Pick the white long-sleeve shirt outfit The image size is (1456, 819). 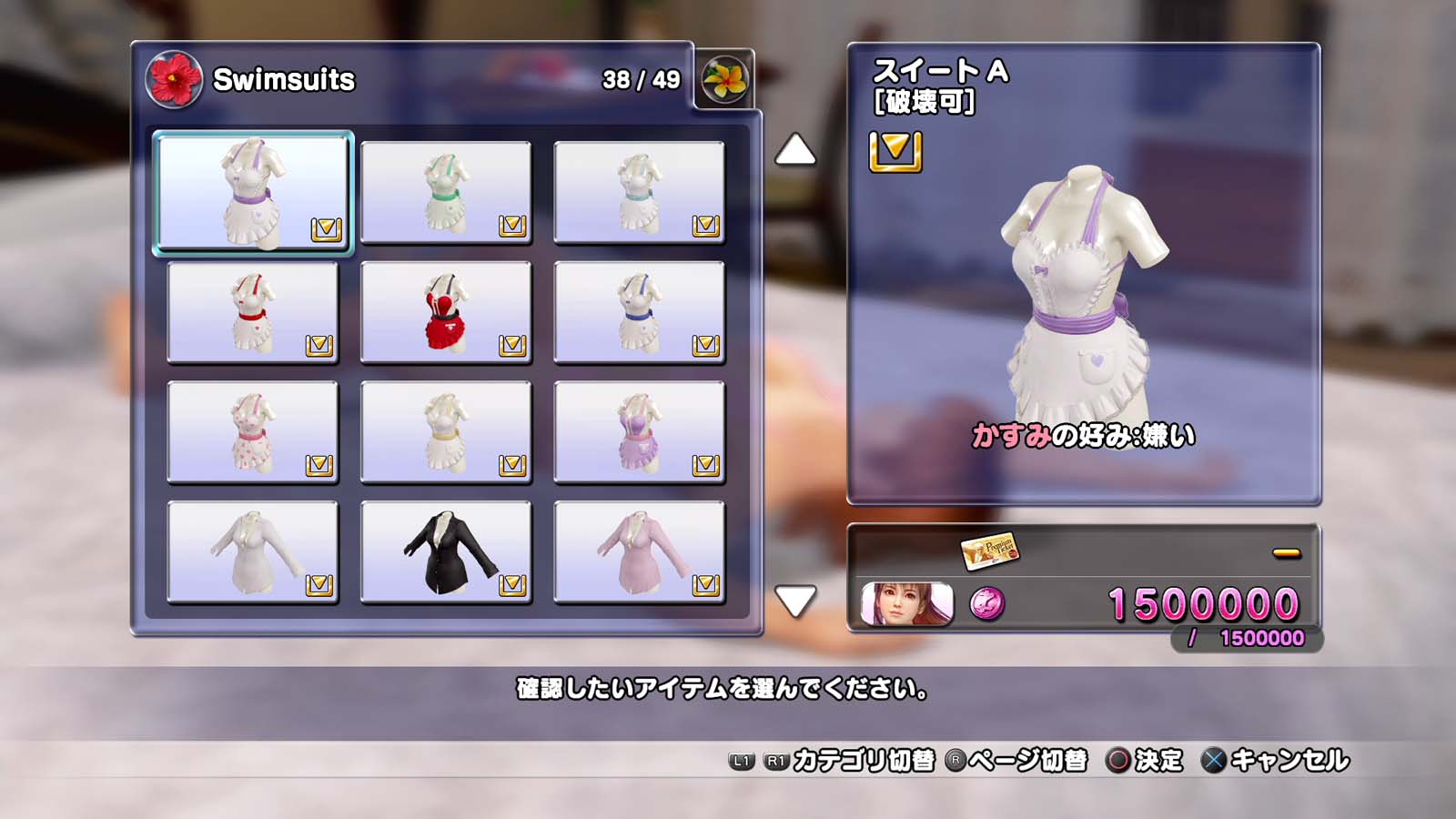click(253, 552)
